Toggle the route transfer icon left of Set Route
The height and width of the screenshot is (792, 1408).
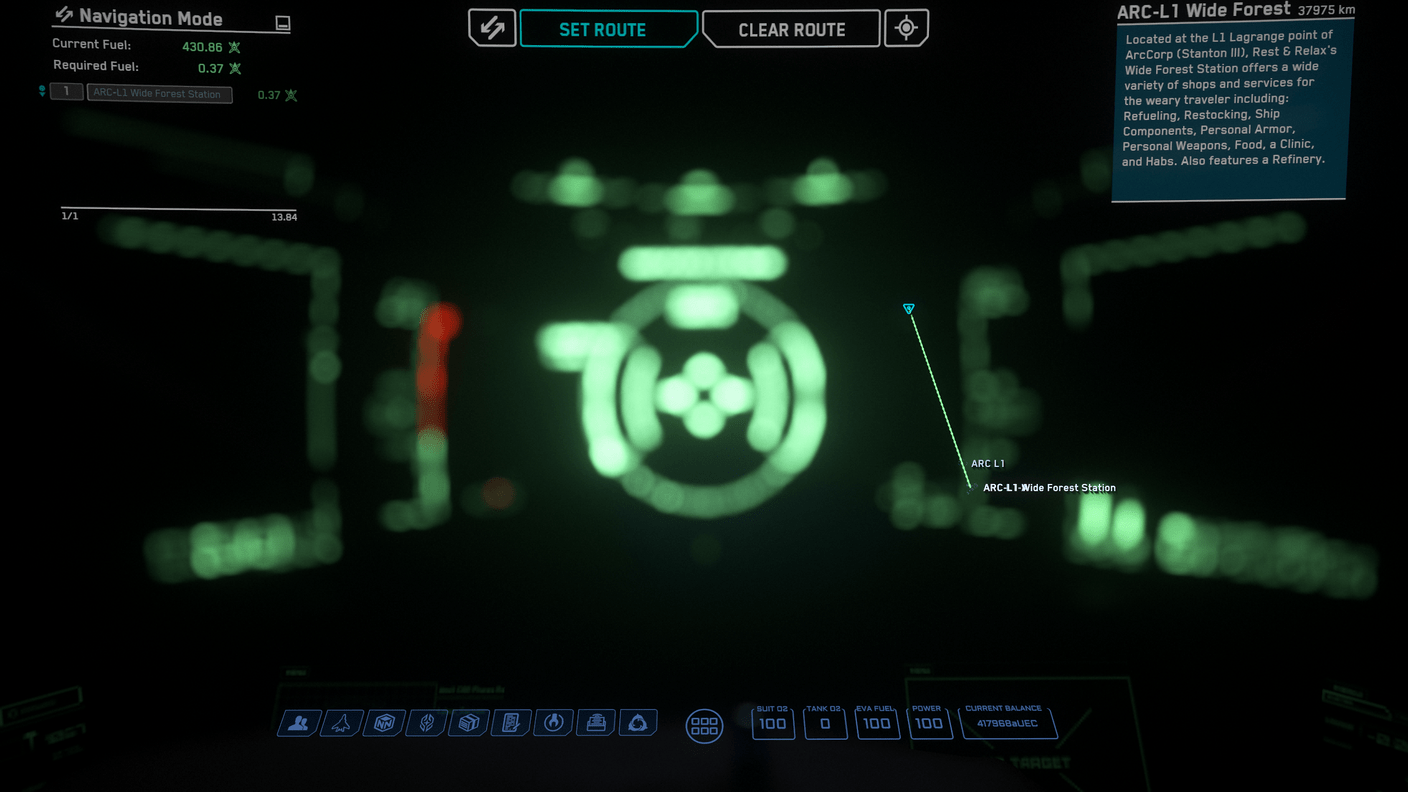[492, 28]
